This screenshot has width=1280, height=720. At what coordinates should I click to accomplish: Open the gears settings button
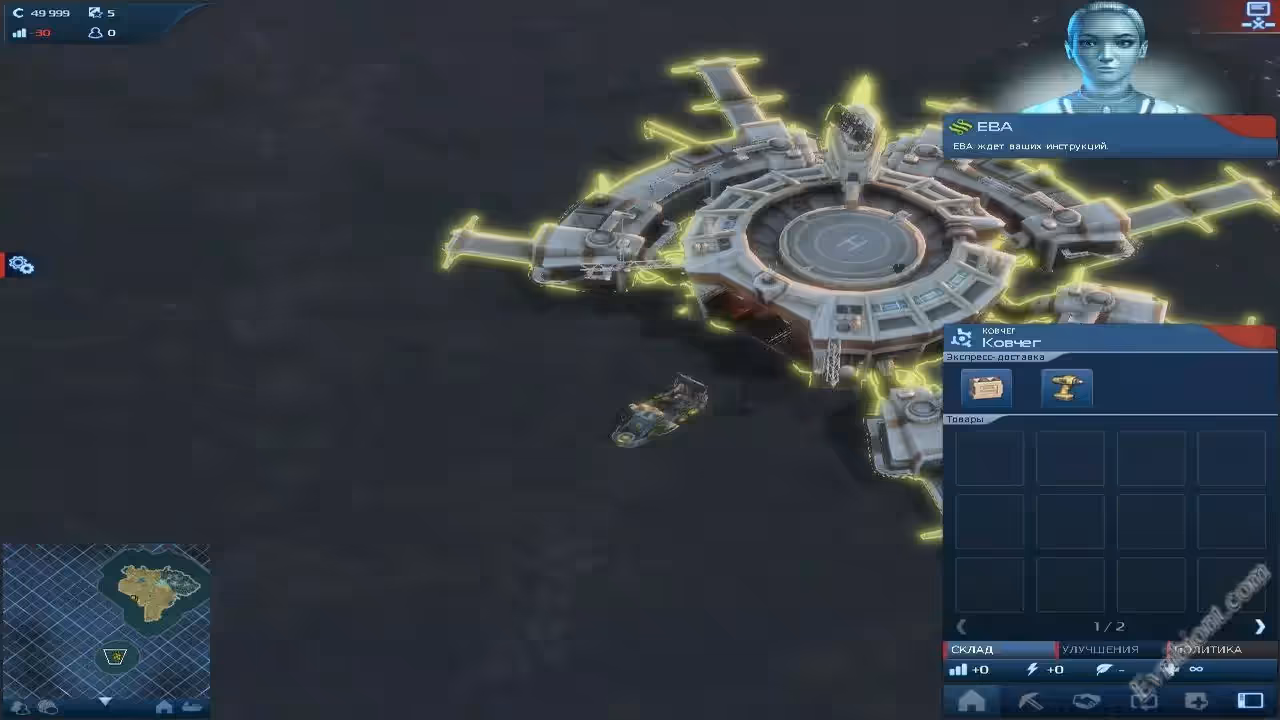click(21, 265)
